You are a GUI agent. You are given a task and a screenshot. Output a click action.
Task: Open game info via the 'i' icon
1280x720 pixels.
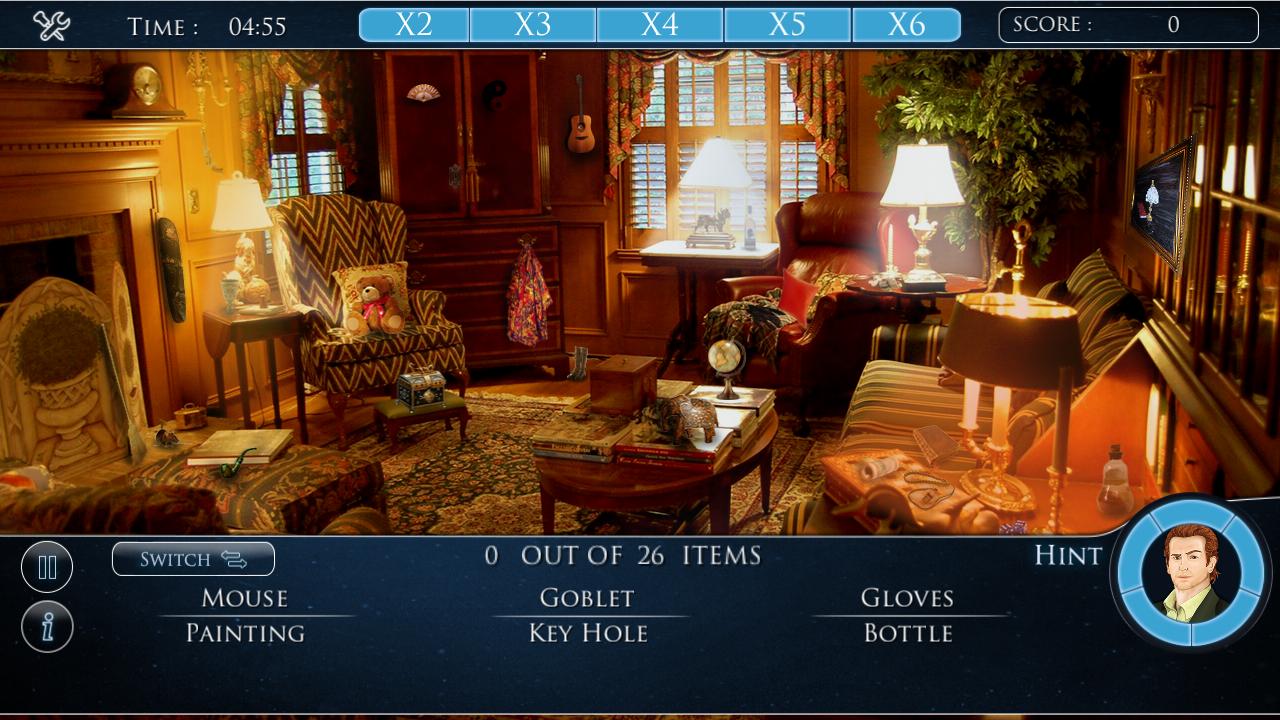point(46,628)
